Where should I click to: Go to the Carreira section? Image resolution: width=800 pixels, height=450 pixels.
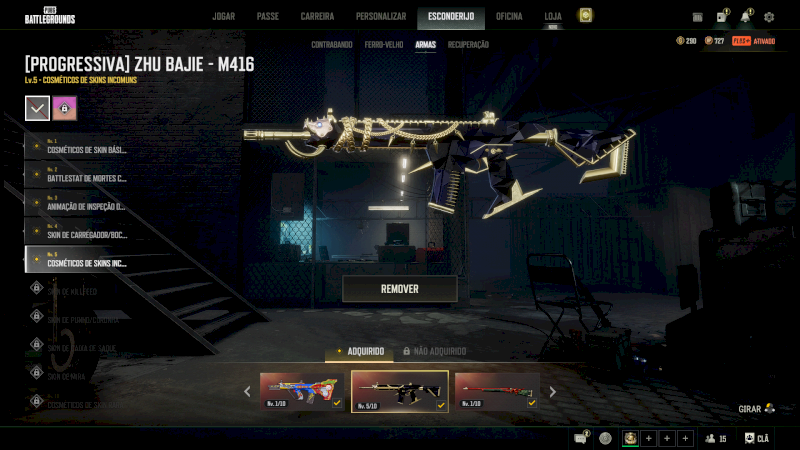(317, 17)
